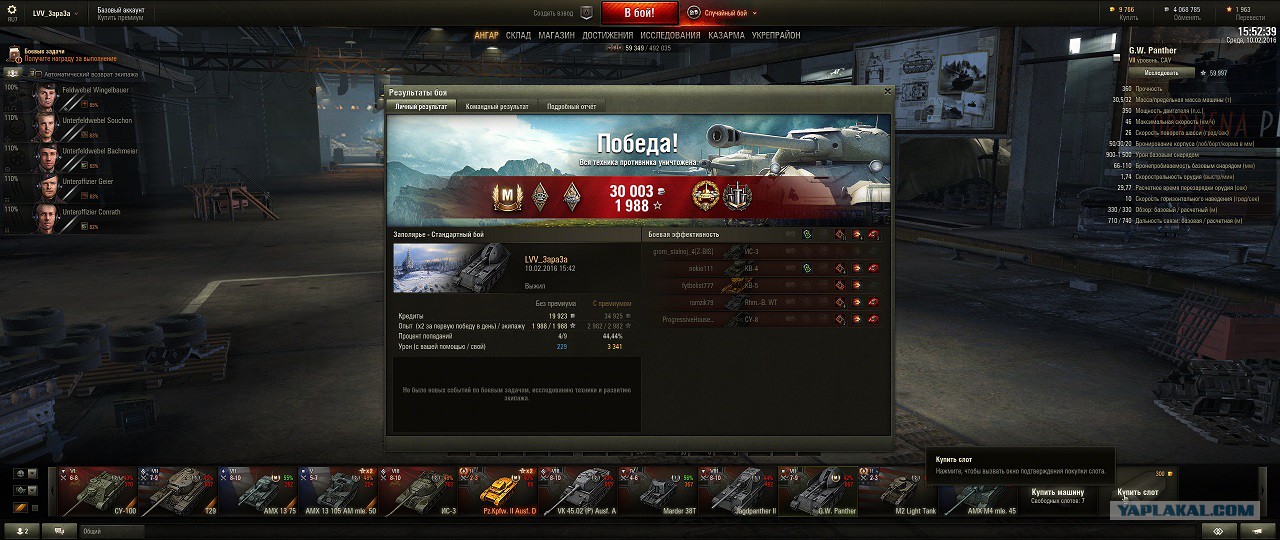
Task: Open the "Подробный отчёт" tab
Action: tap(571, 106)
